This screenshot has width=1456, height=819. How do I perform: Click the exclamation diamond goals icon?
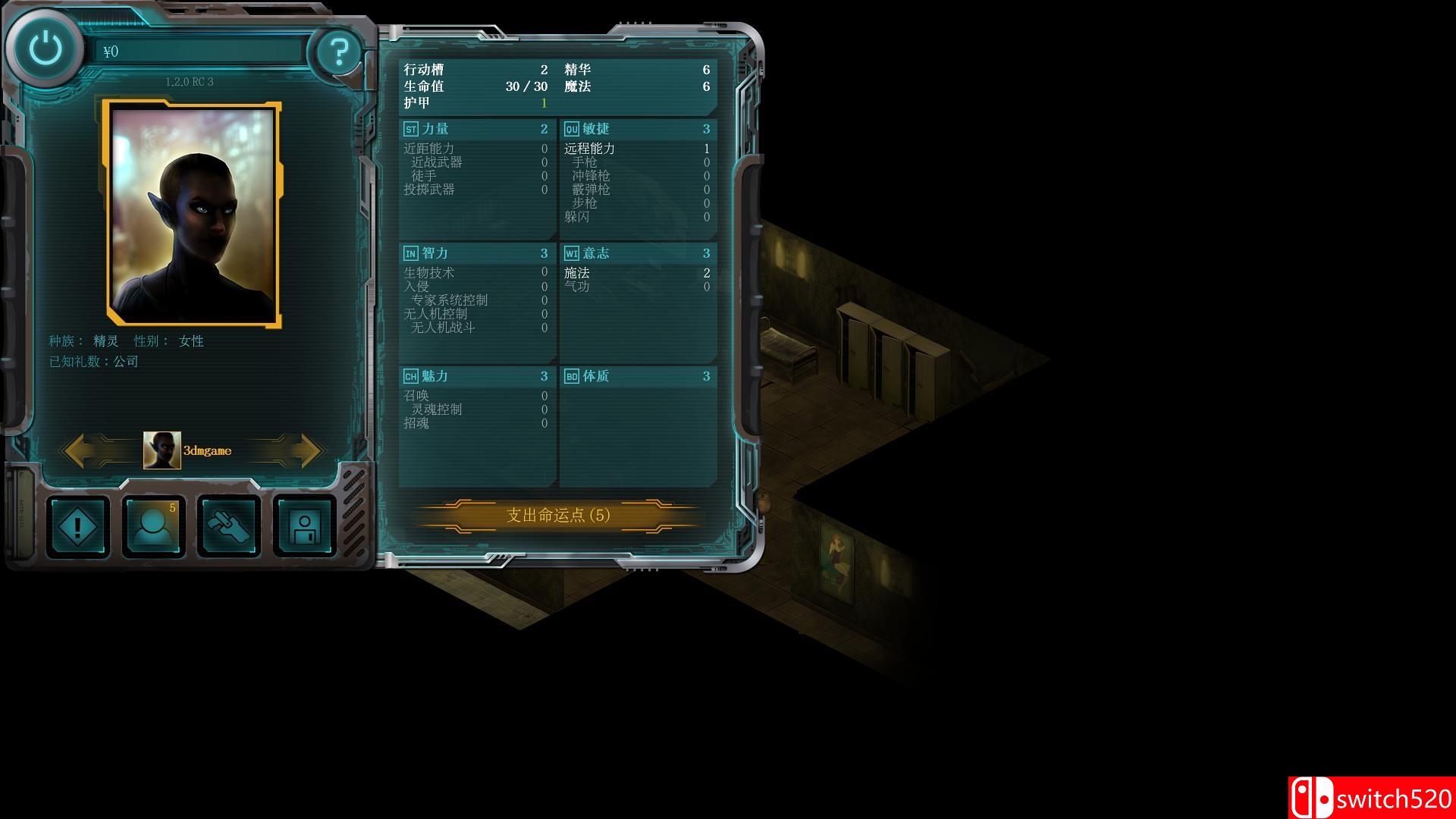[x=77, y=526]
